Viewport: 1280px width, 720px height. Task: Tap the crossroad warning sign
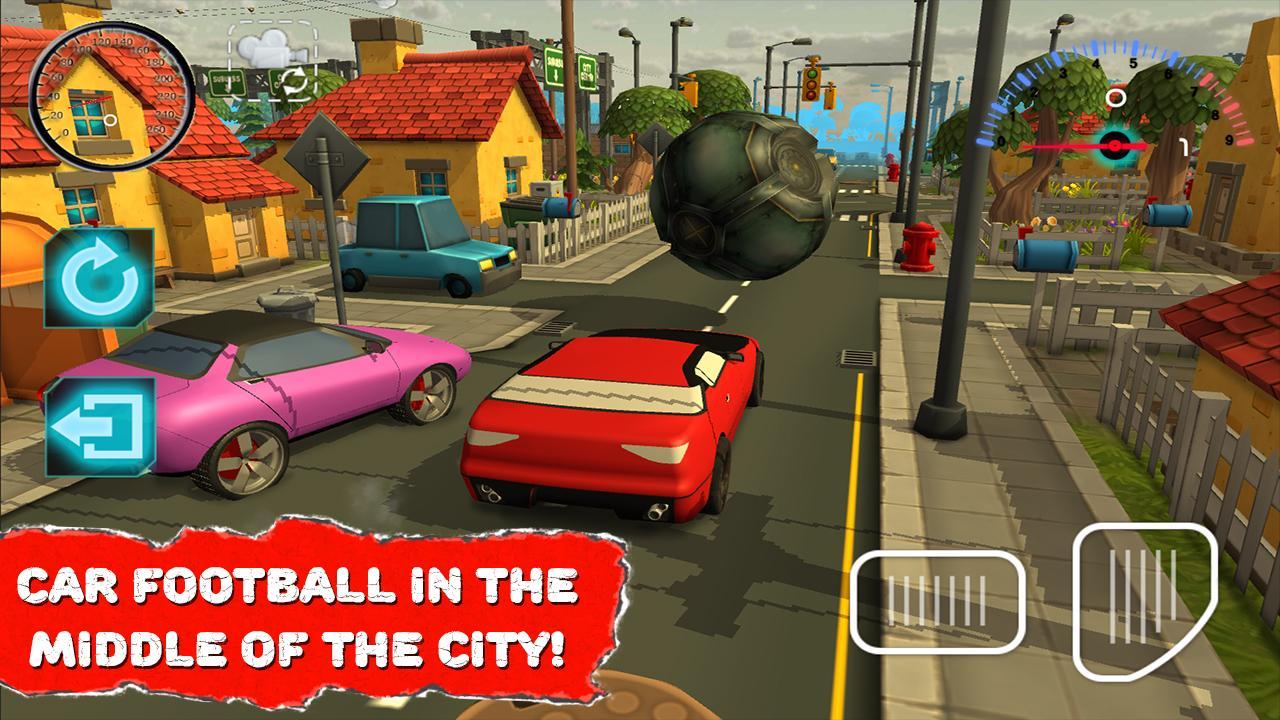click(325, 155)
